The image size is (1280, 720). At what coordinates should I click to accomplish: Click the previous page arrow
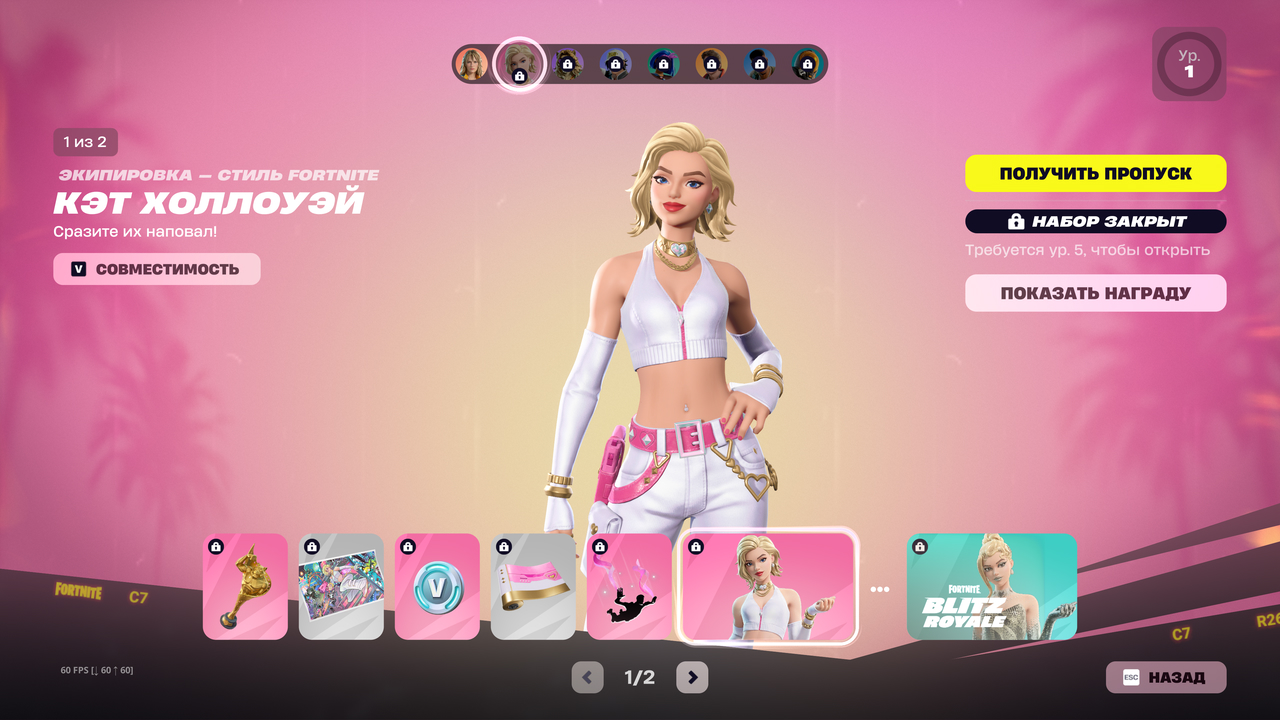pos(587,677)
